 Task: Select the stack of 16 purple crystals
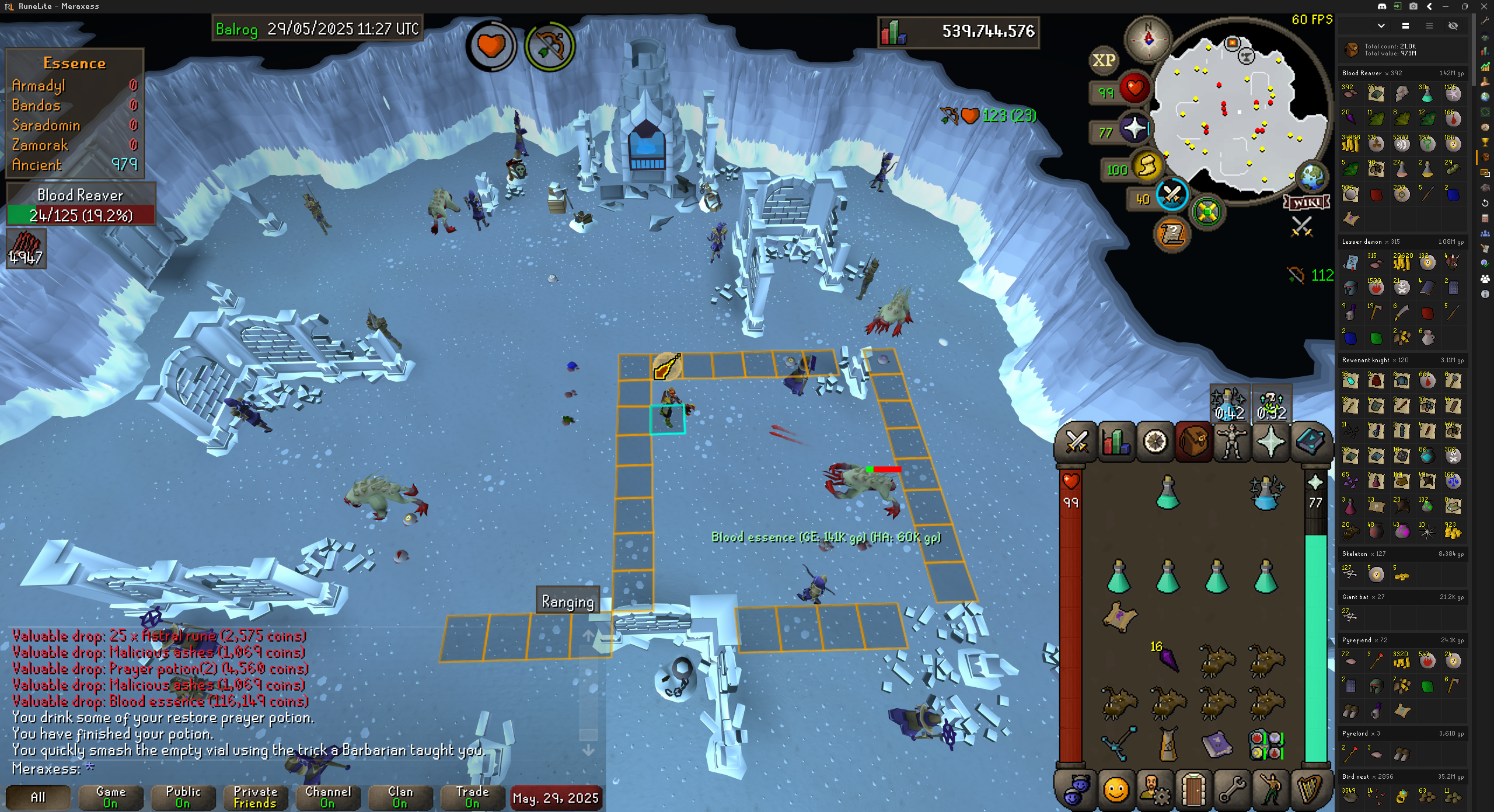click(x=1168, y=659)
